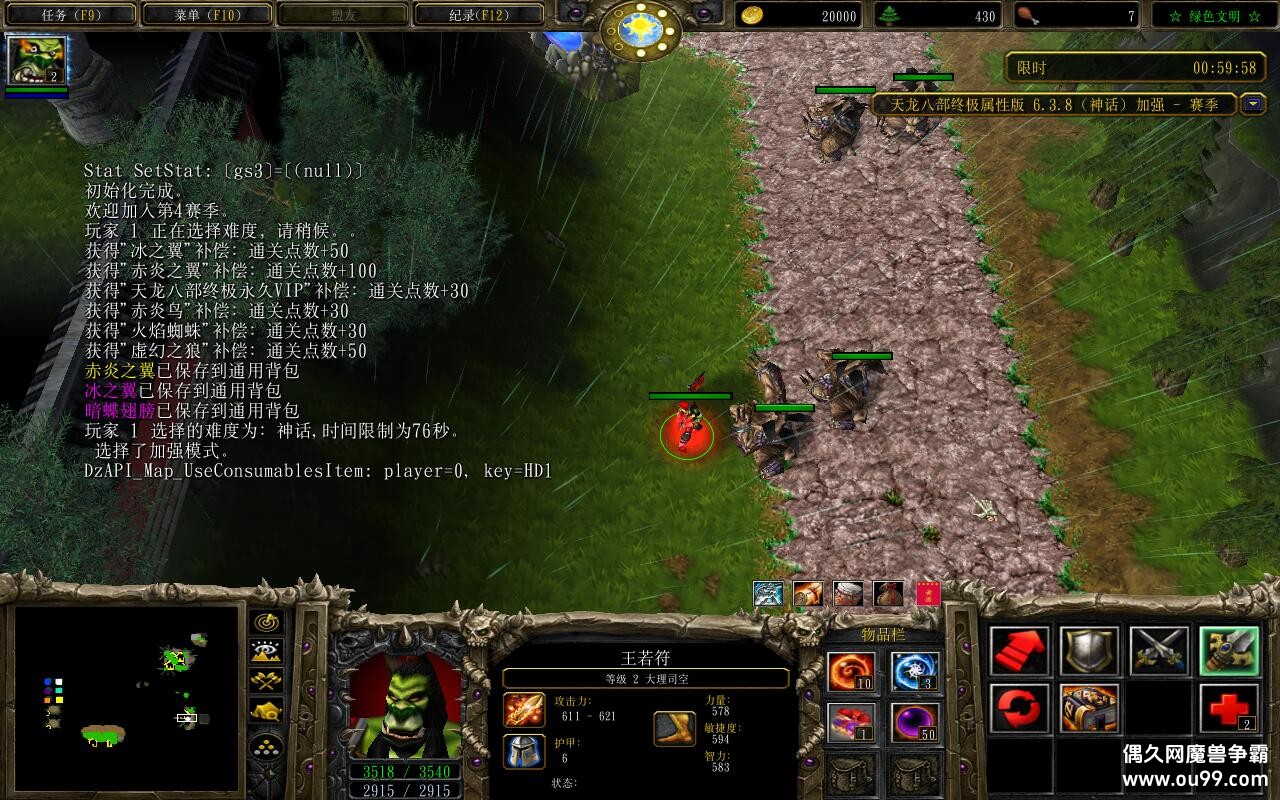1280x800 pixels.
Task: Open the red cross hero skills button
Action: (1229, 708)
